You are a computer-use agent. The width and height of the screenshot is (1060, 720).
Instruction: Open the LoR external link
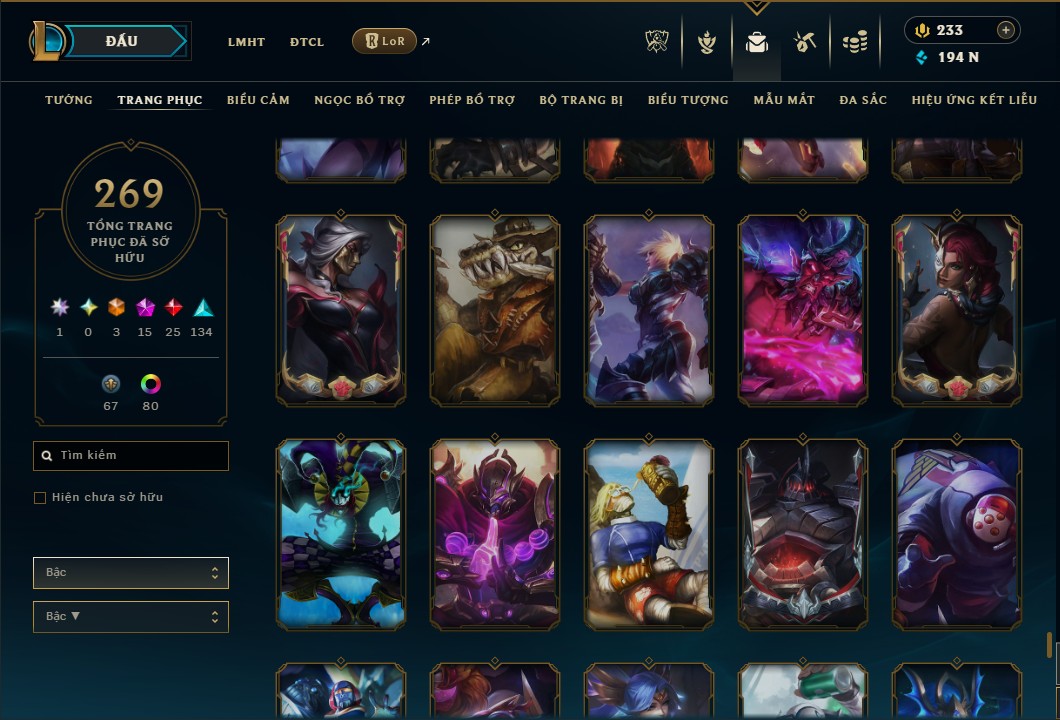click(385, 41)
